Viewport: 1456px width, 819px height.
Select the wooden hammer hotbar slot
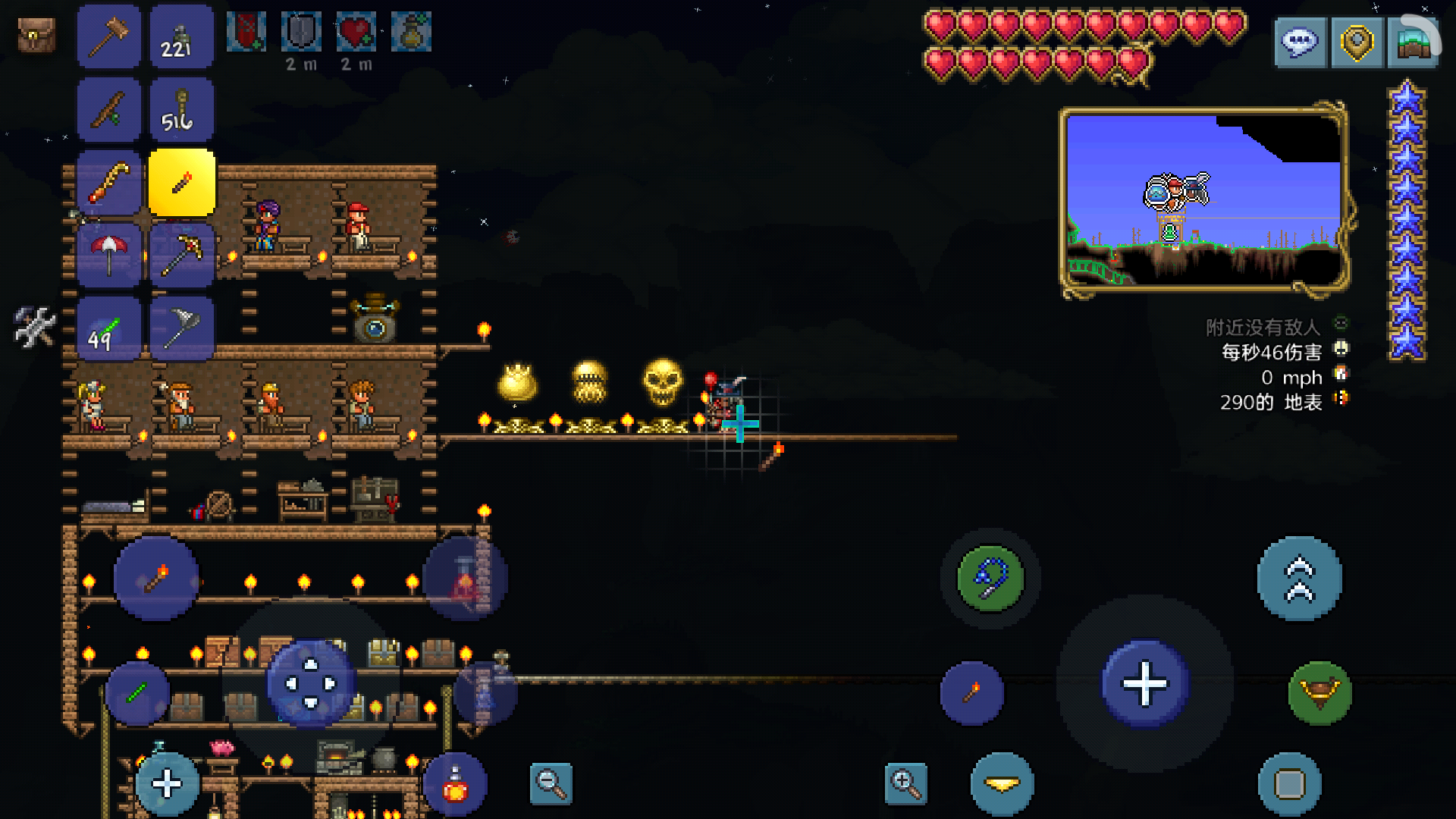(x=108, y=36)
